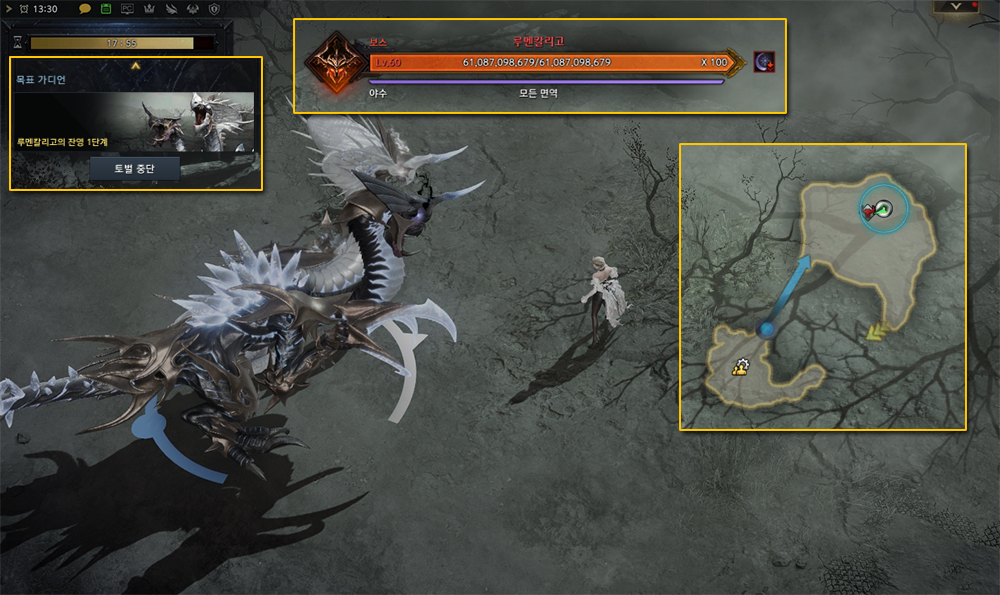The height and width of the screenshot is (595, 1000).
Task: Click the shield icon in the top bar
Action: pos(213,8)
